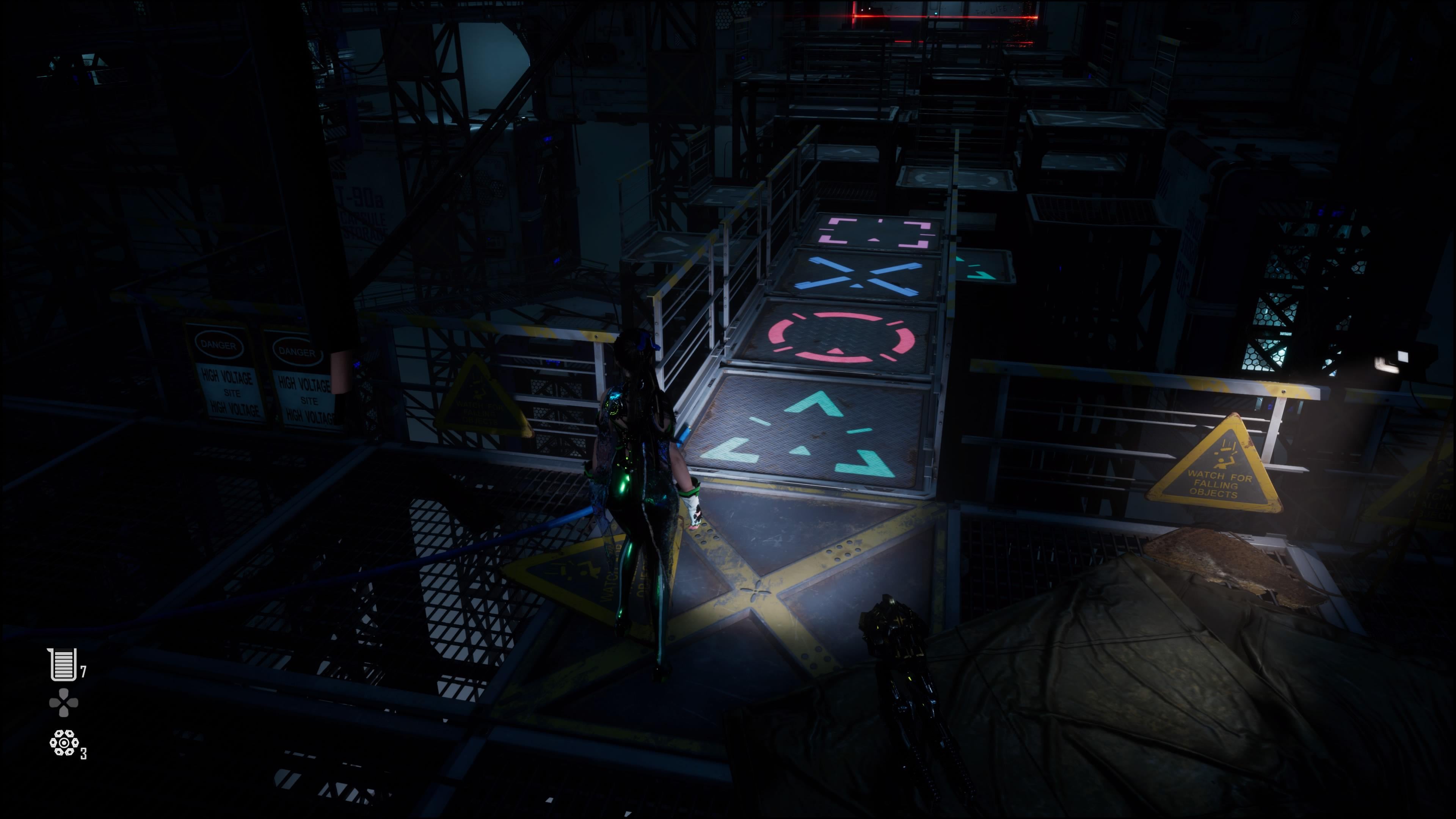Image resolution: width=1456 pixels, height=819 pixels.
Task: Select the hexagon-ring grenade item icon
Action: tap(64, 742)
